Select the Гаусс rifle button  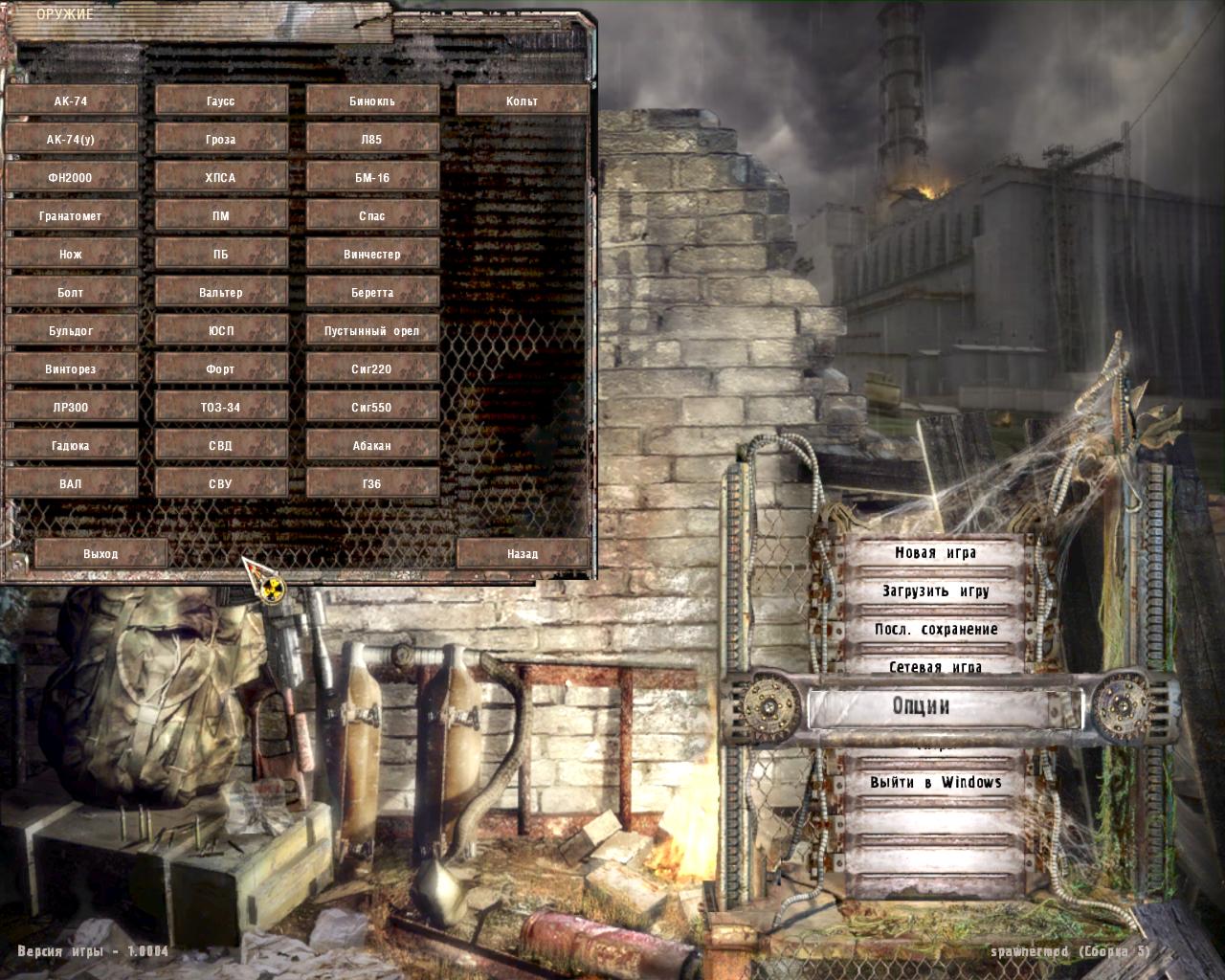click(222, 100)
